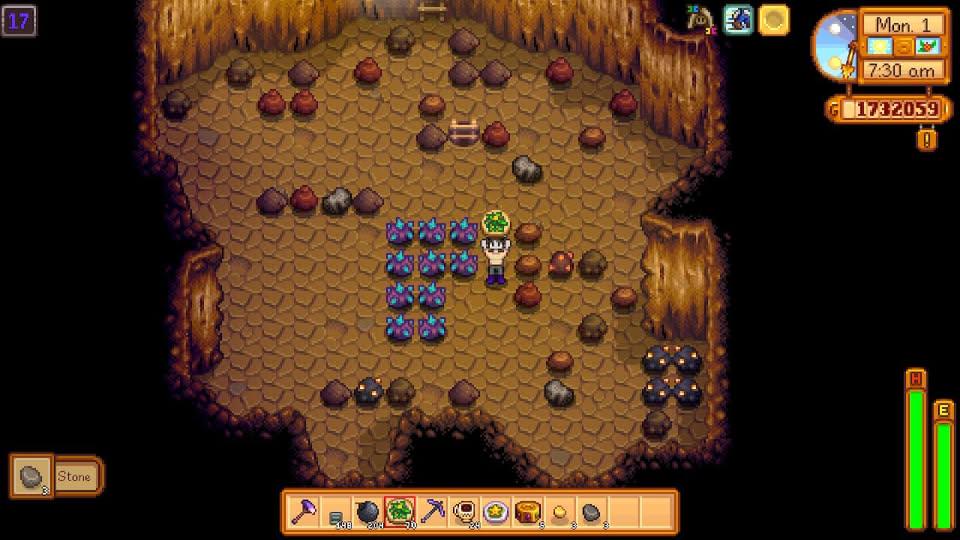The image size is (960, 540).
Task: Select the purple axe in the hotbar
Action: coord(304,511)
